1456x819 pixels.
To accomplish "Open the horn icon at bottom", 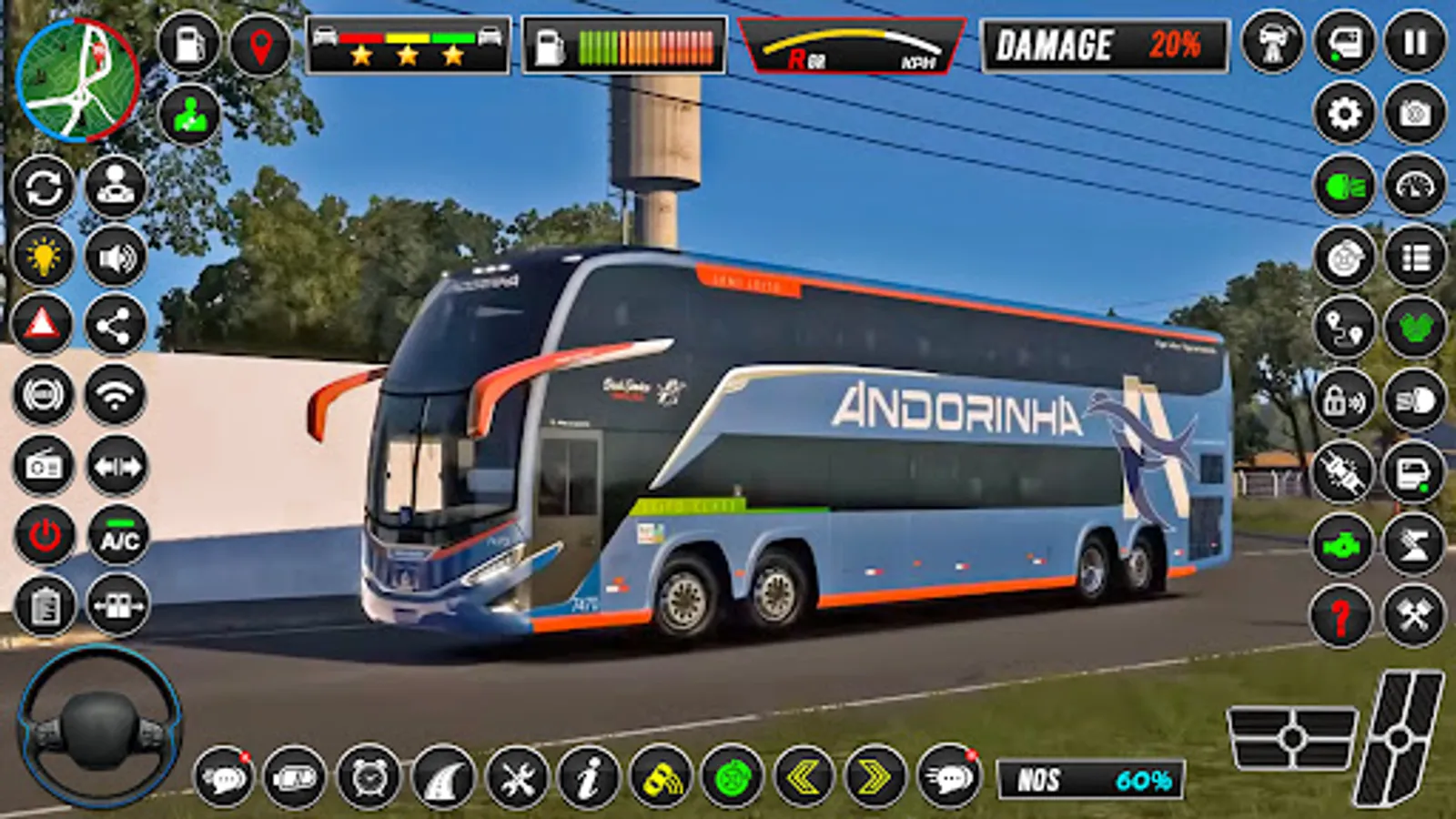I will (x=660, y=776).
